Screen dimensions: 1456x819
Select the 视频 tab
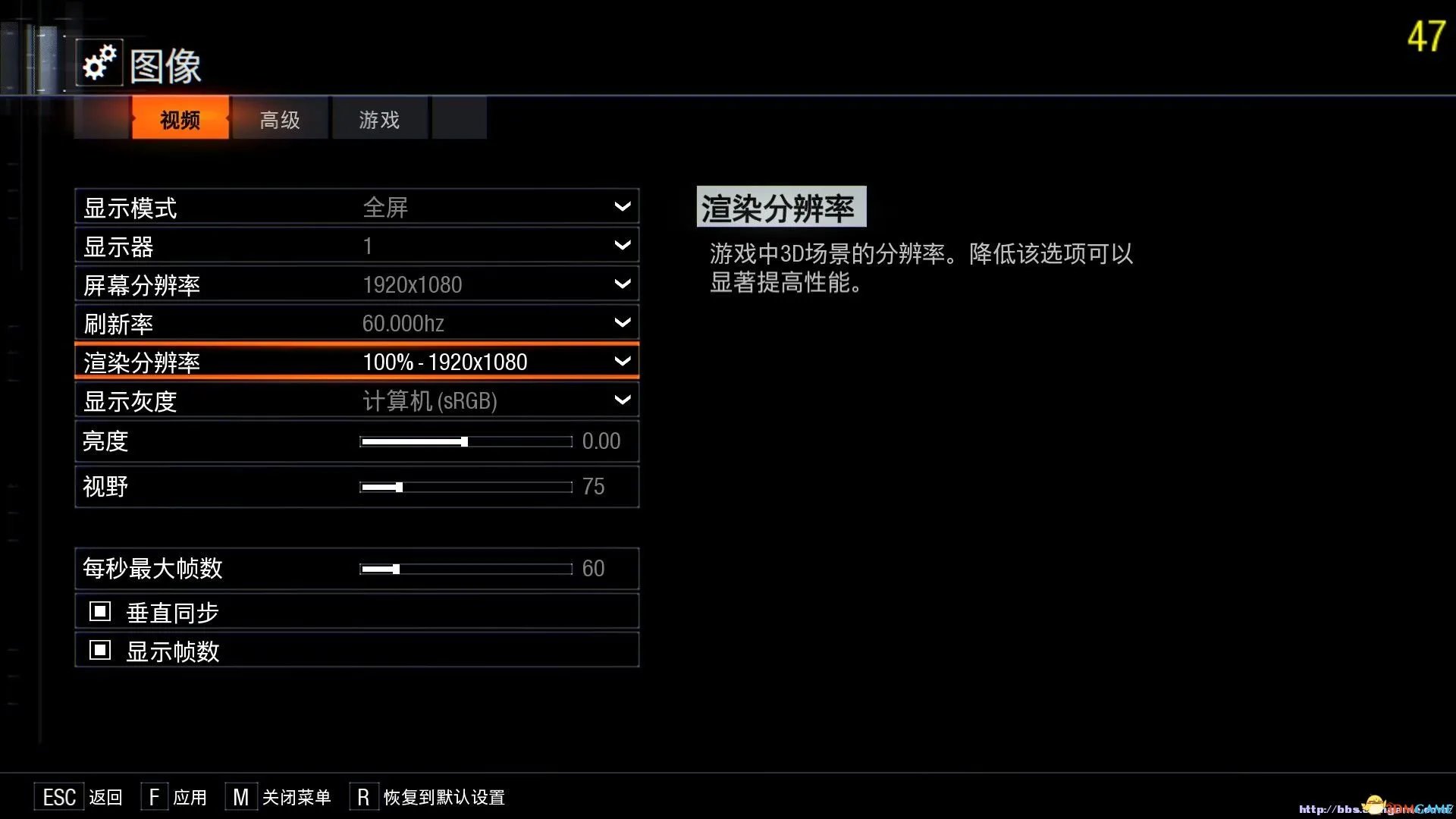179,118
